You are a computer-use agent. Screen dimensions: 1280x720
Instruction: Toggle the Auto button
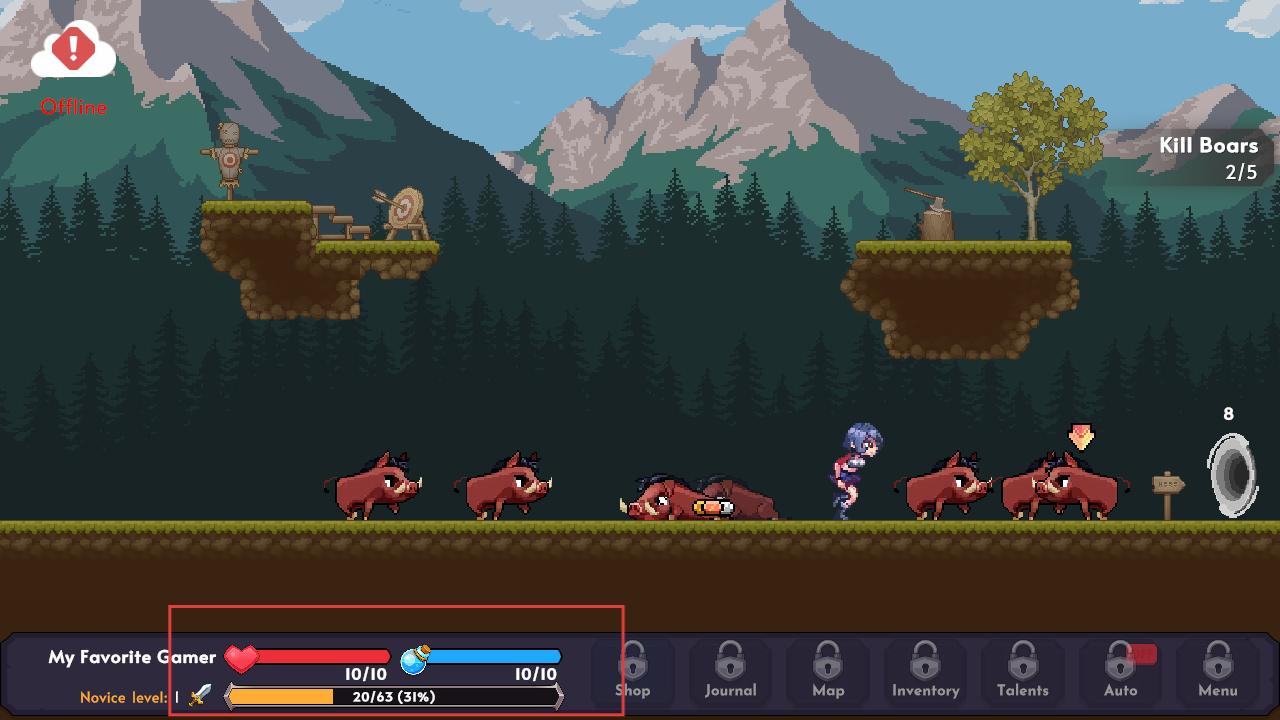coord(1120,672)
